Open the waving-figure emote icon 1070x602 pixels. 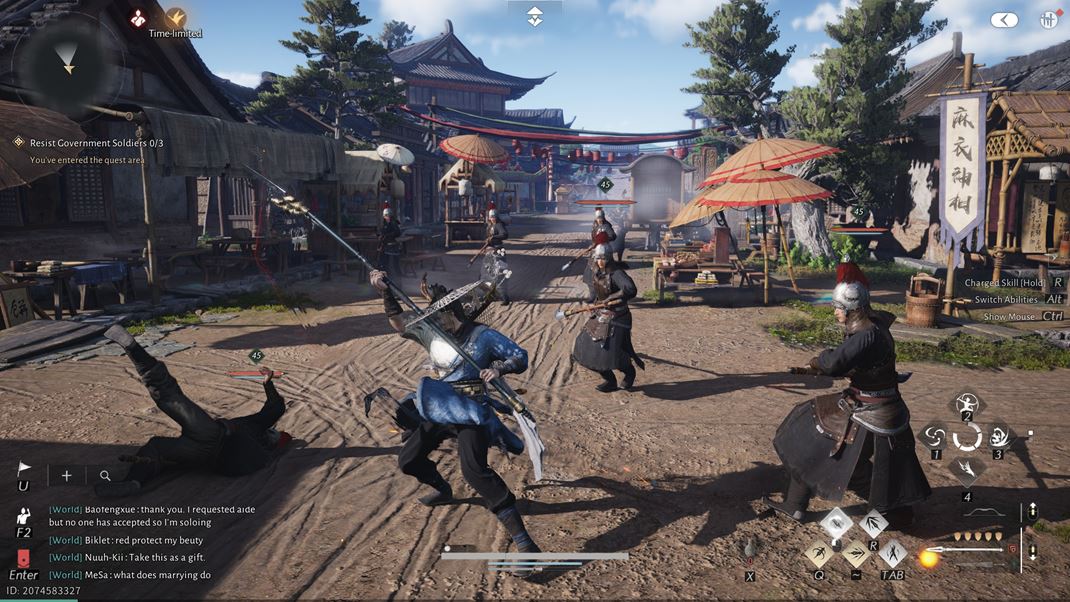point(24,516)
